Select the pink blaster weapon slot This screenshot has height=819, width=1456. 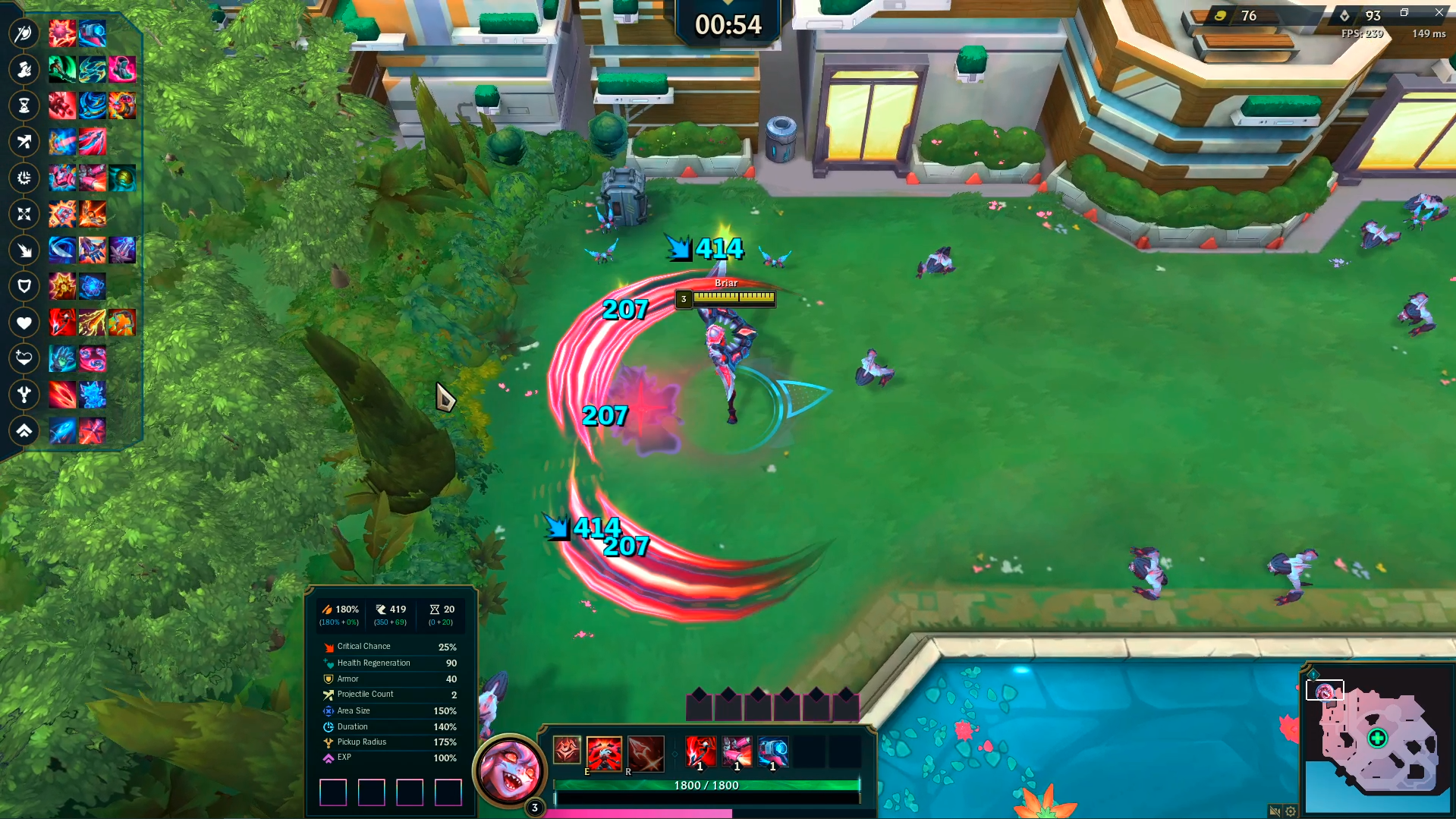(x=737, y=753)
